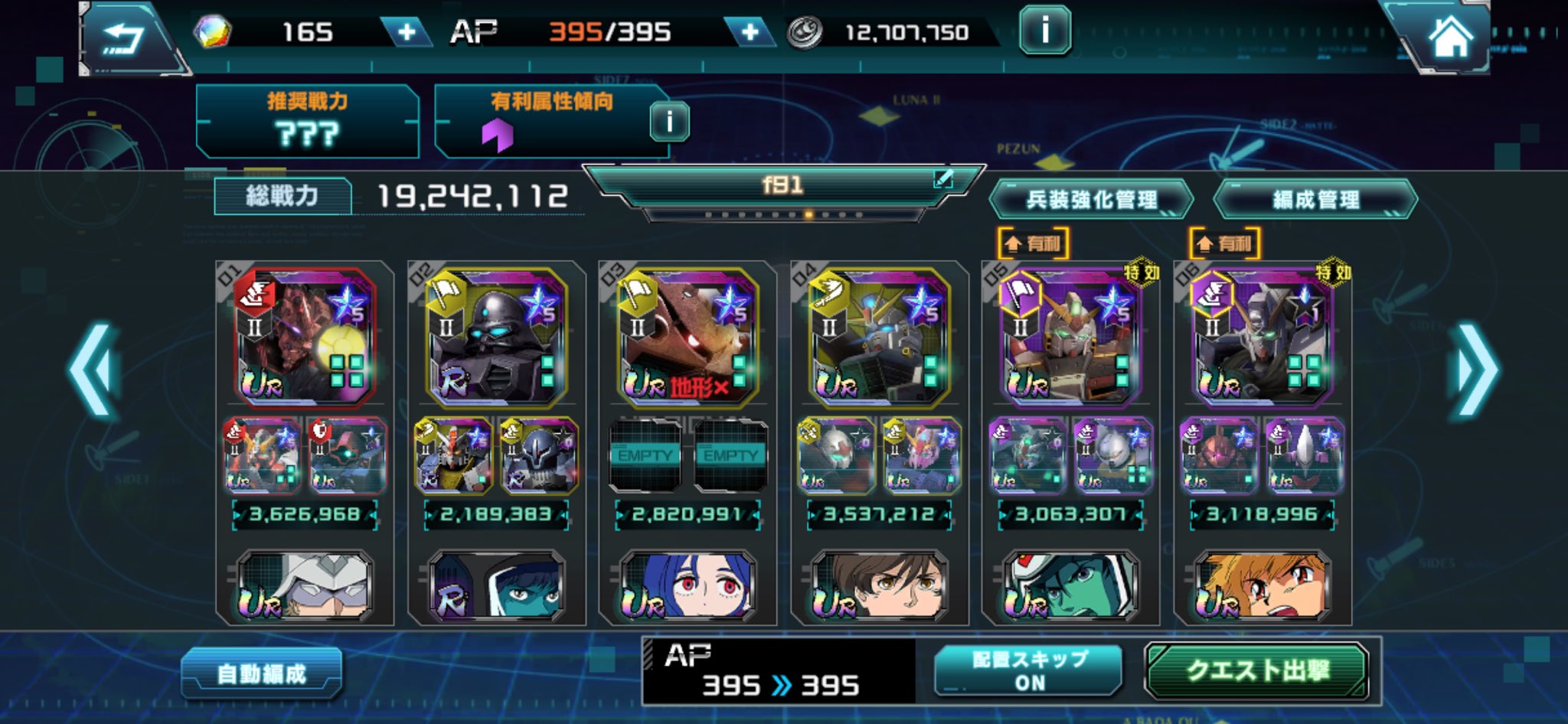Select the slot 02 R-rank black mobile suit
The height and width of the screenshot is (724, 1568).
point(496,337)
